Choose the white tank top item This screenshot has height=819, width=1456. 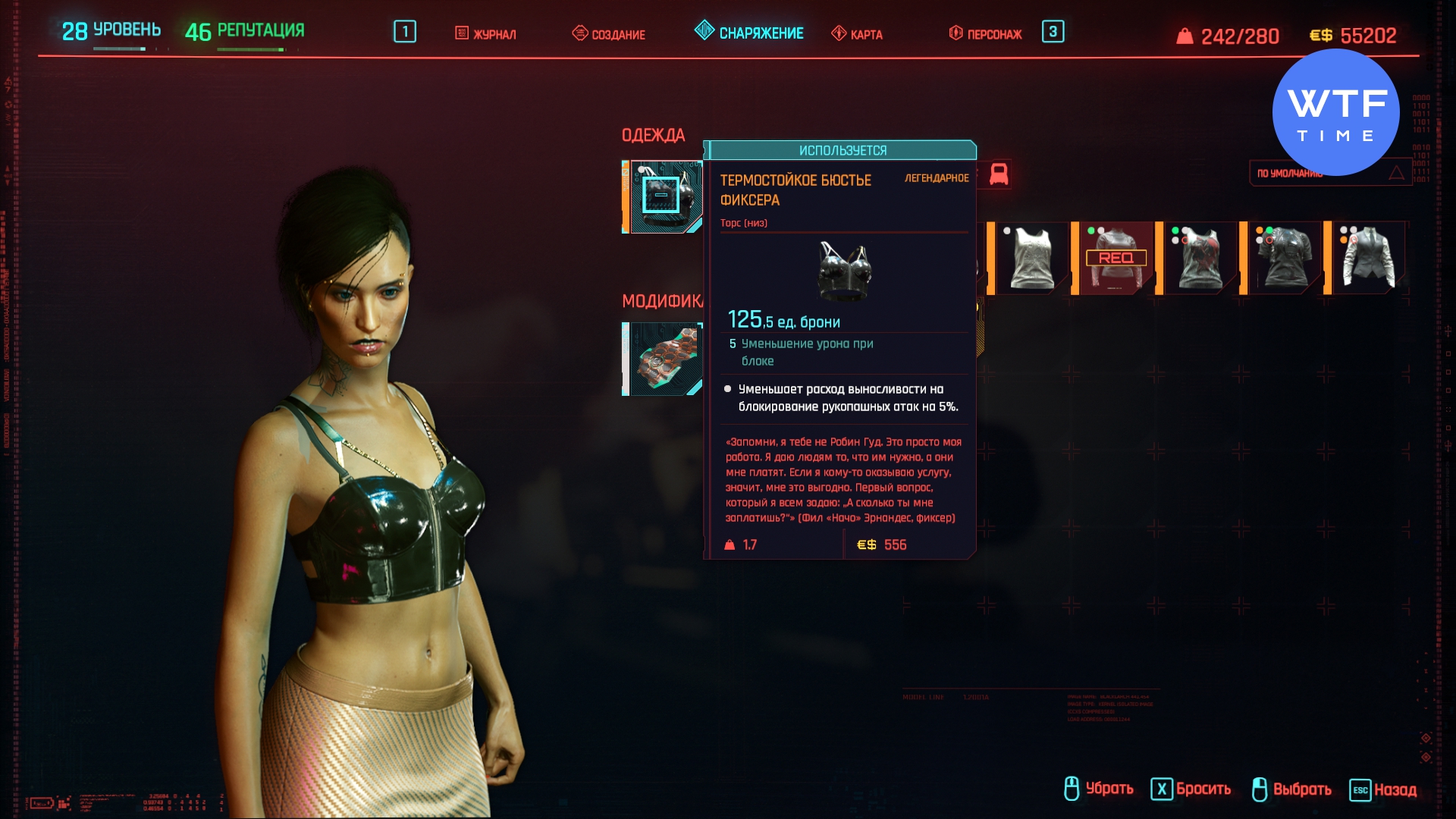pyautogui.click(x=1031, y=258)
